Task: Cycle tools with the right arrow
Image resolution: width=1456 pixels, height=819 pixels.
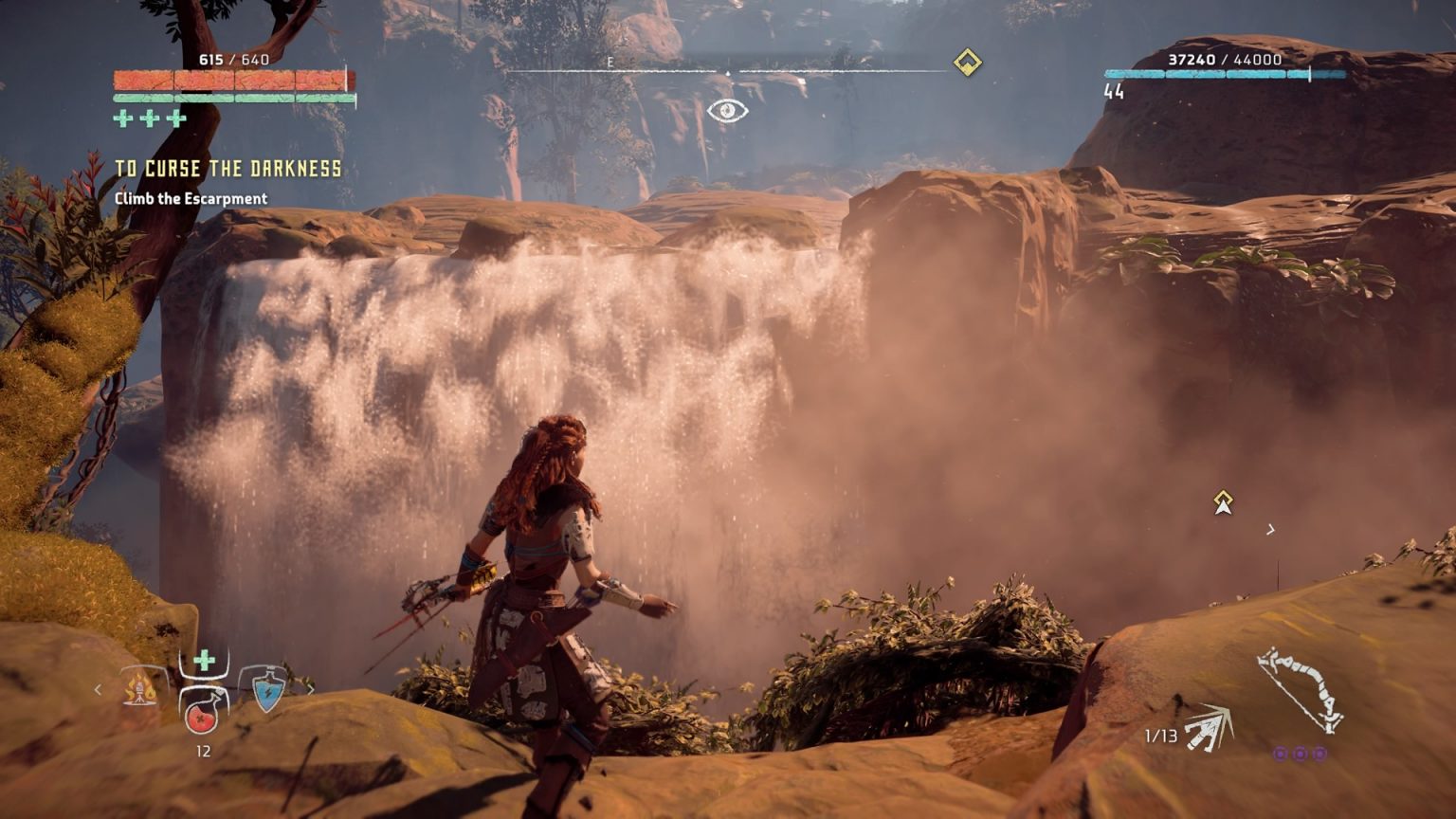Action: 310,689
